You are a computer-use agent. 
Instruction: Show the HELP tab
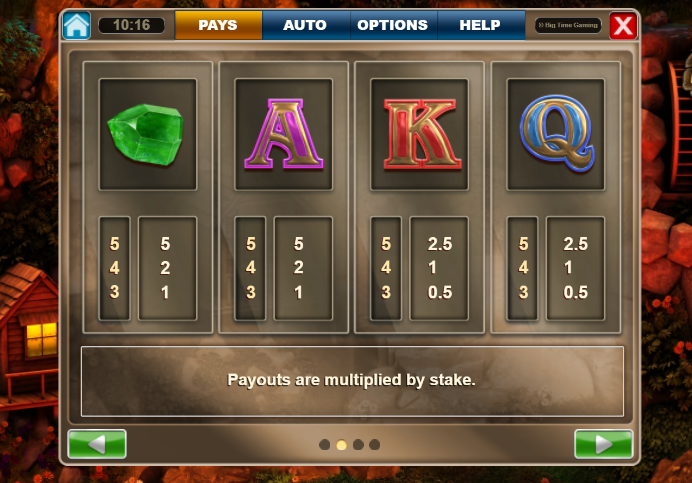click(x=480, y=25)
